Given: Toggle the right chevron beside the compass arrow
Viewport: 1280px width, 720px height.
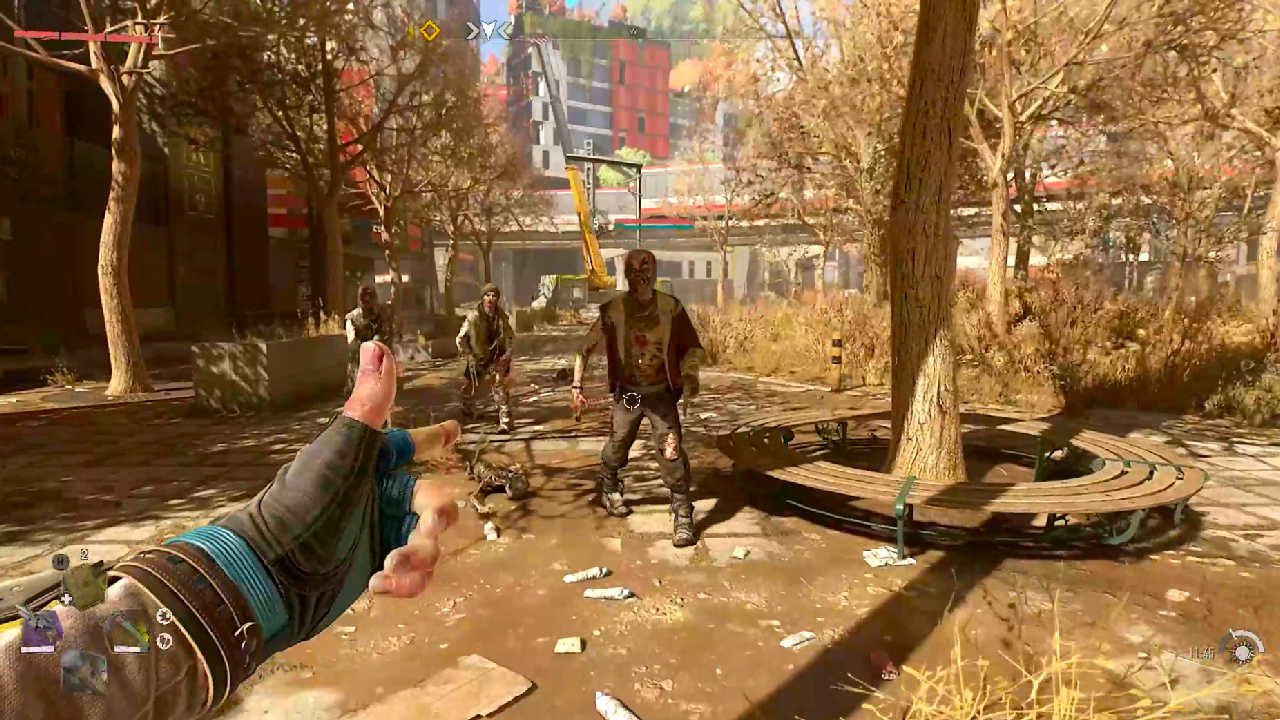Looking at the screenshot, I should tap(505, 30).
